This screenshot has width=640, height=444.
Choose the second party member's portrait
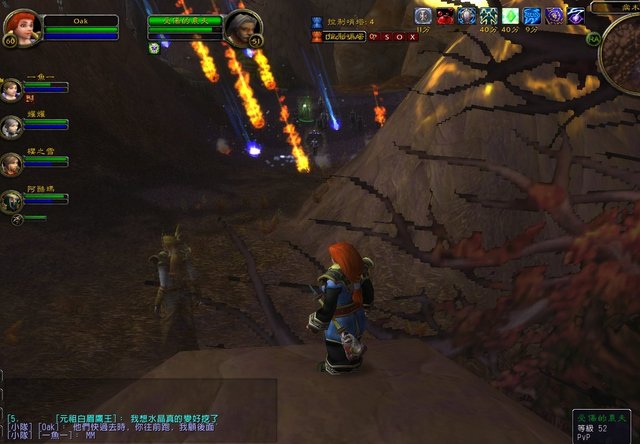12,126
